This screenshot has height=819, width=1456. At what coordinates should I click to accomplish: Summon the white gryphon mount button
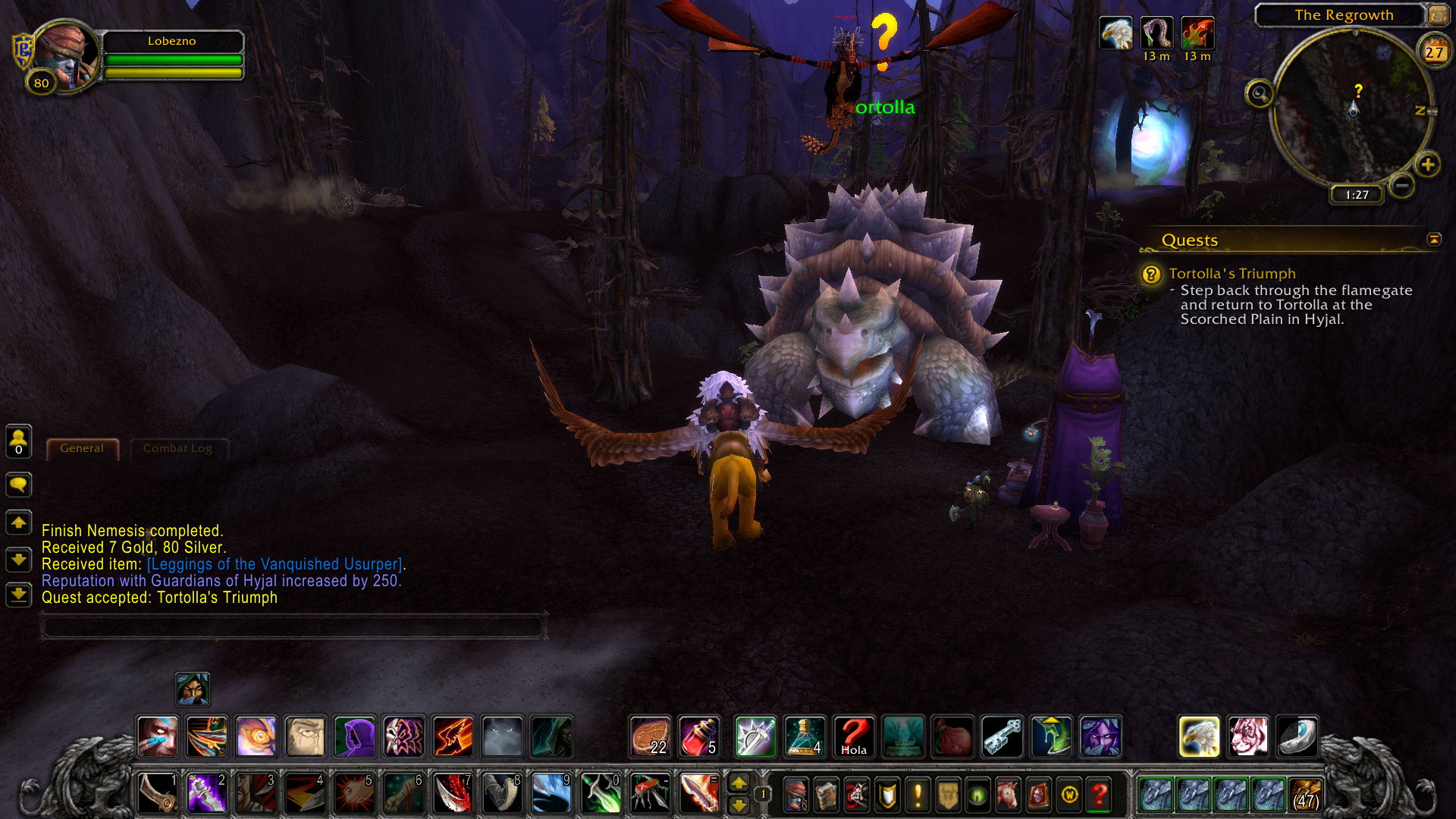click(1199, 736)
